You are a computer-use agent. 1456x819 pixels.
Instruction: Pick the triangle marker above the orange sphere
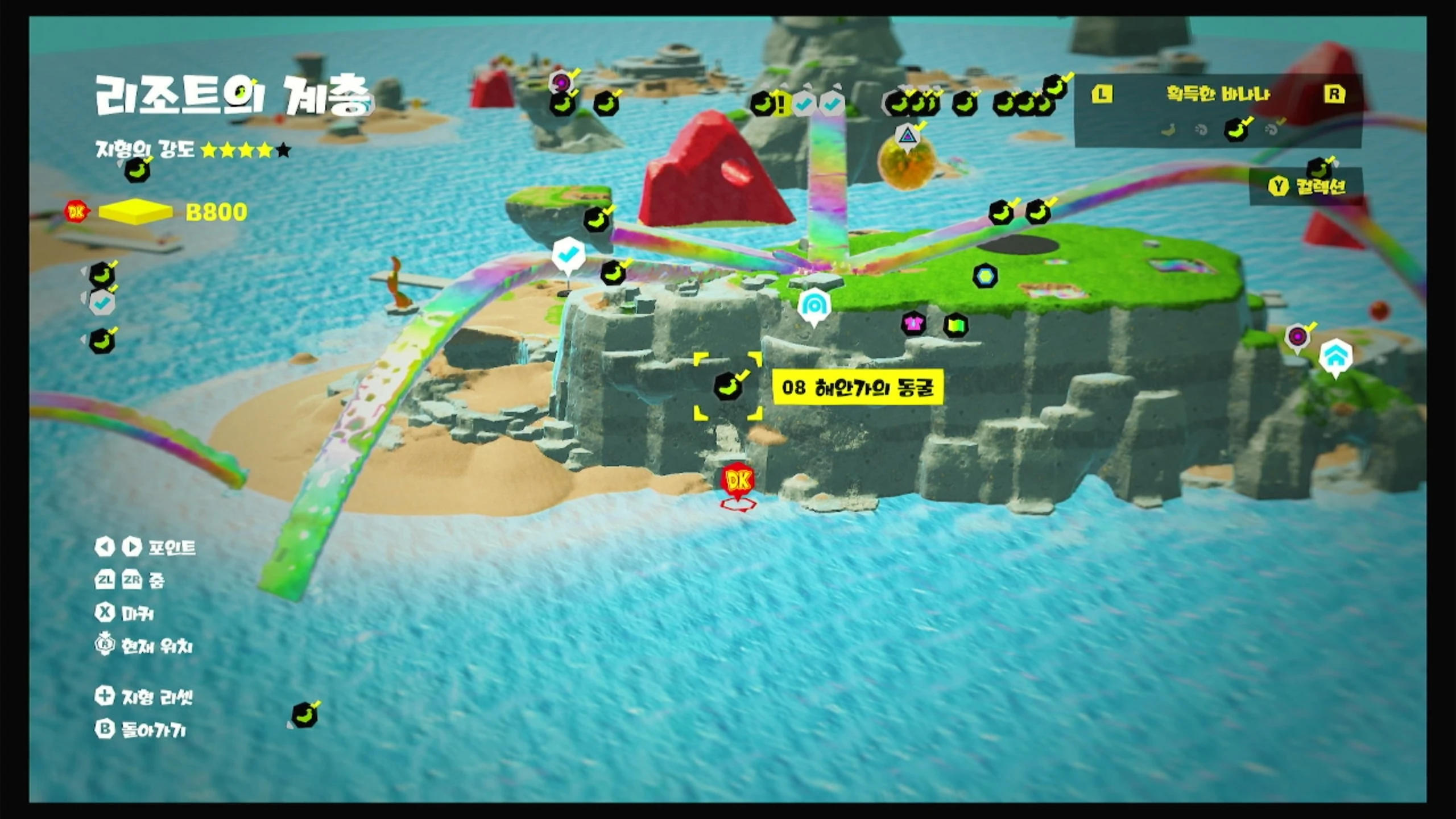(907, 136)
